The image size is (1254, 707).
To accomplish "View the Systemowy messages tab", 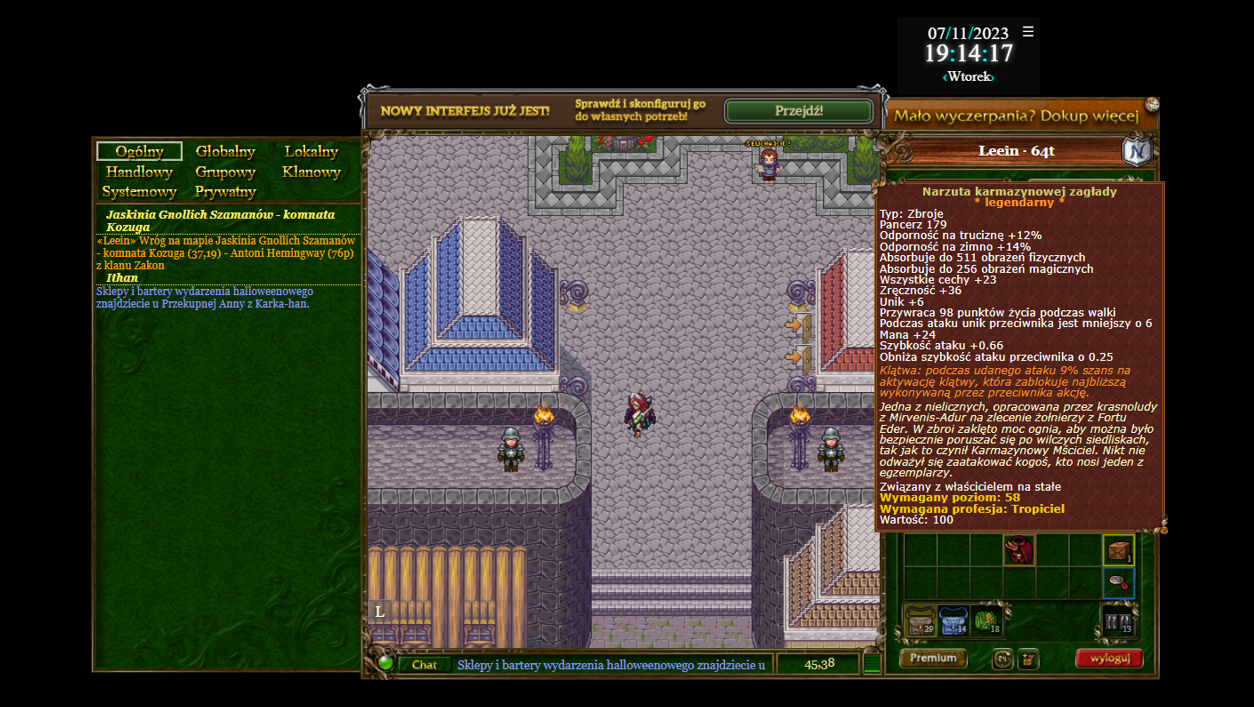I will [139, 191].
